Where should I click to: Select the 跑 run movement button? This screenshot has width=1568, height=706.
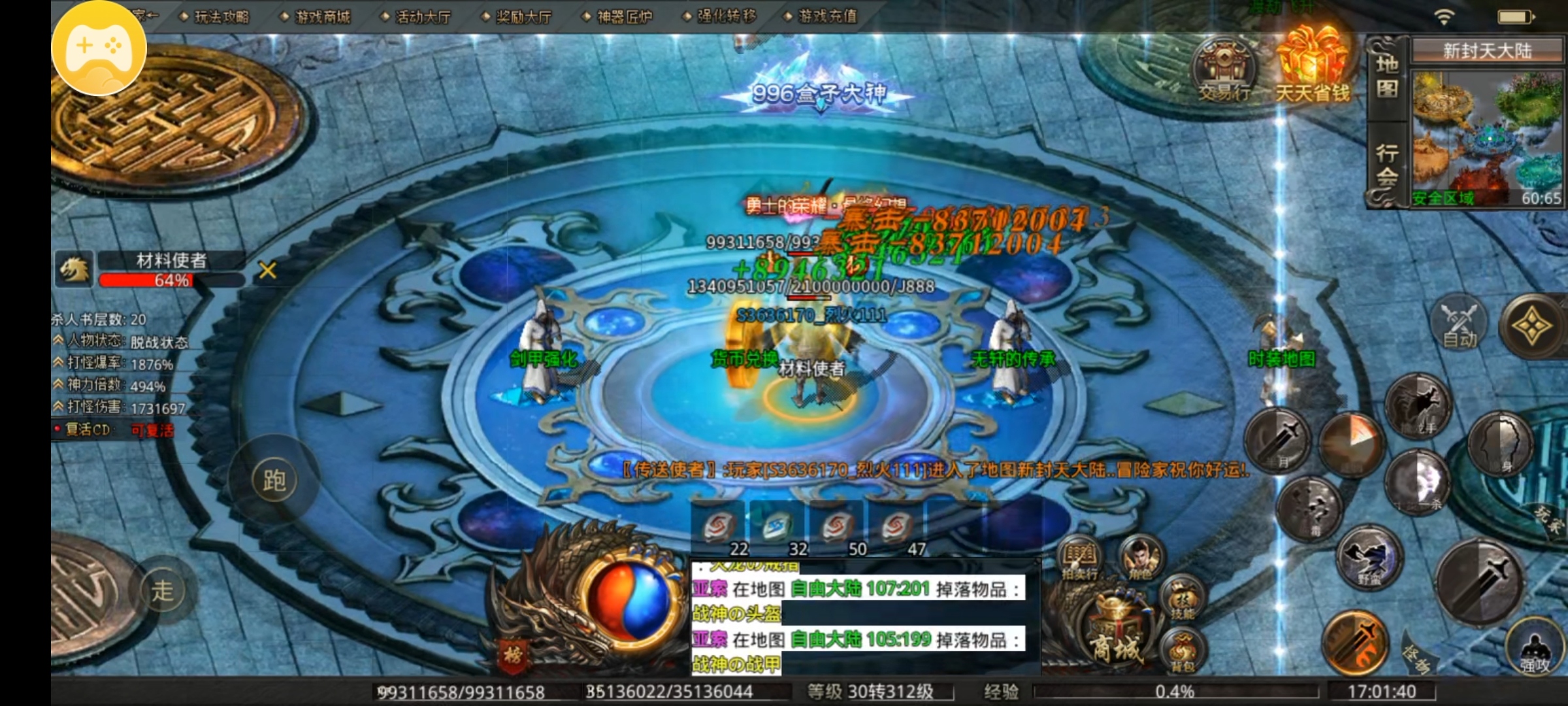click(x=274, y=481)
